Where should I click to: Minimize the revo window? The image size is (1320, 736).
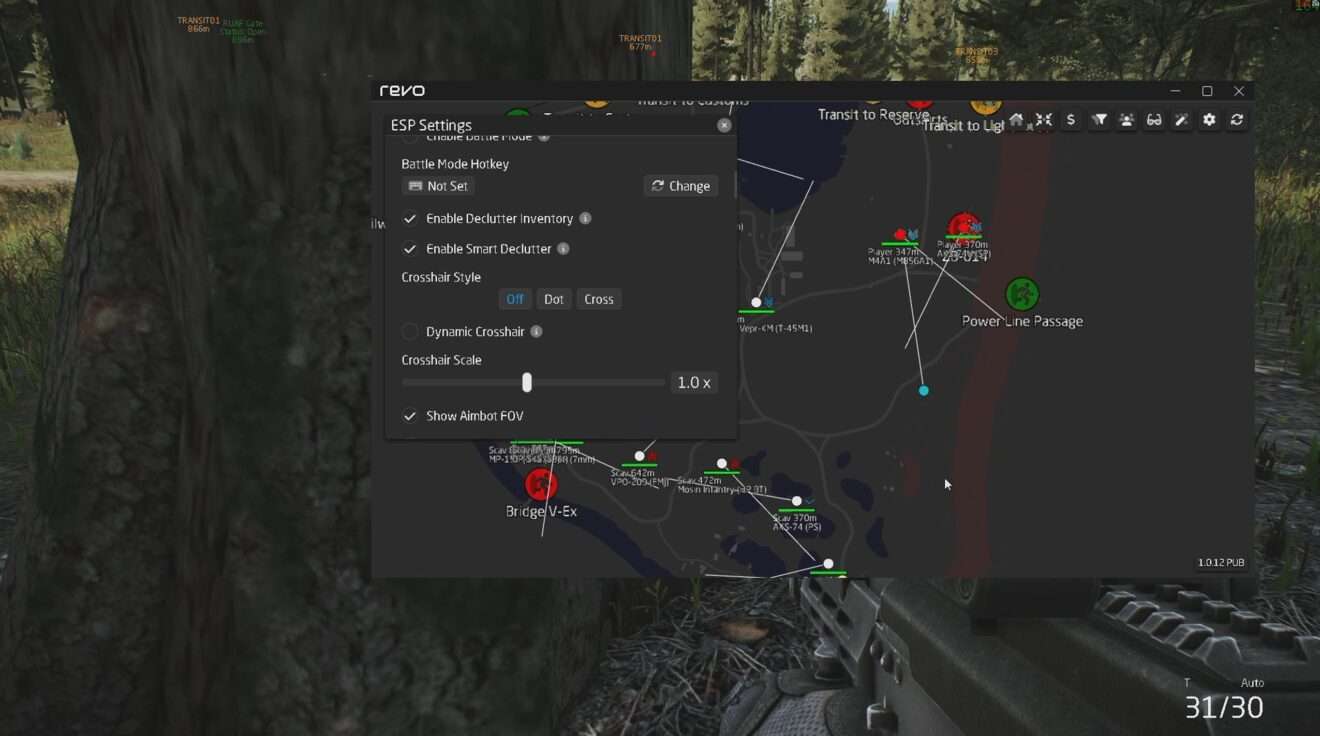click(x=1176, y=91)
